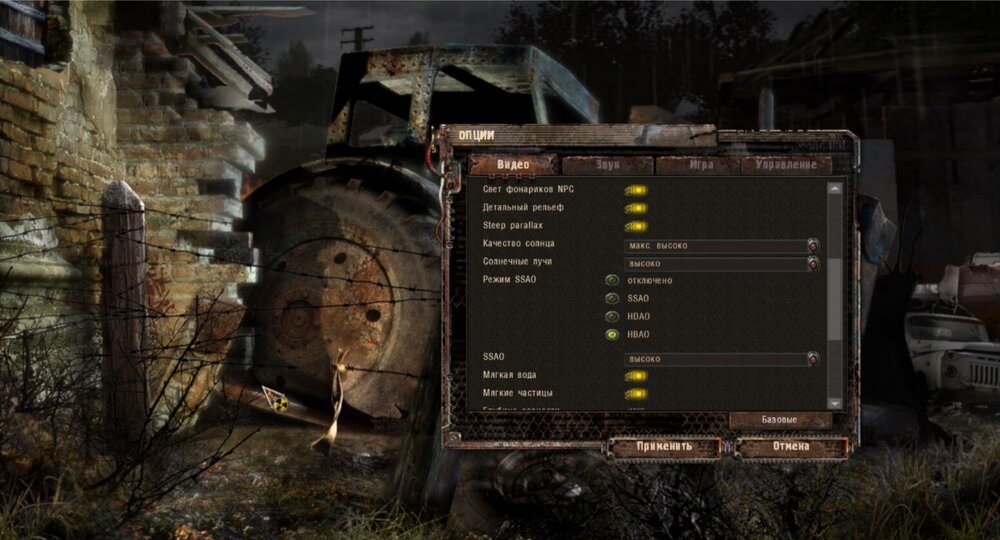The width and height of the screenshot is (1000, 540).
Task: Toggle Детальный рельеф setting
Action: pos(635,208)
